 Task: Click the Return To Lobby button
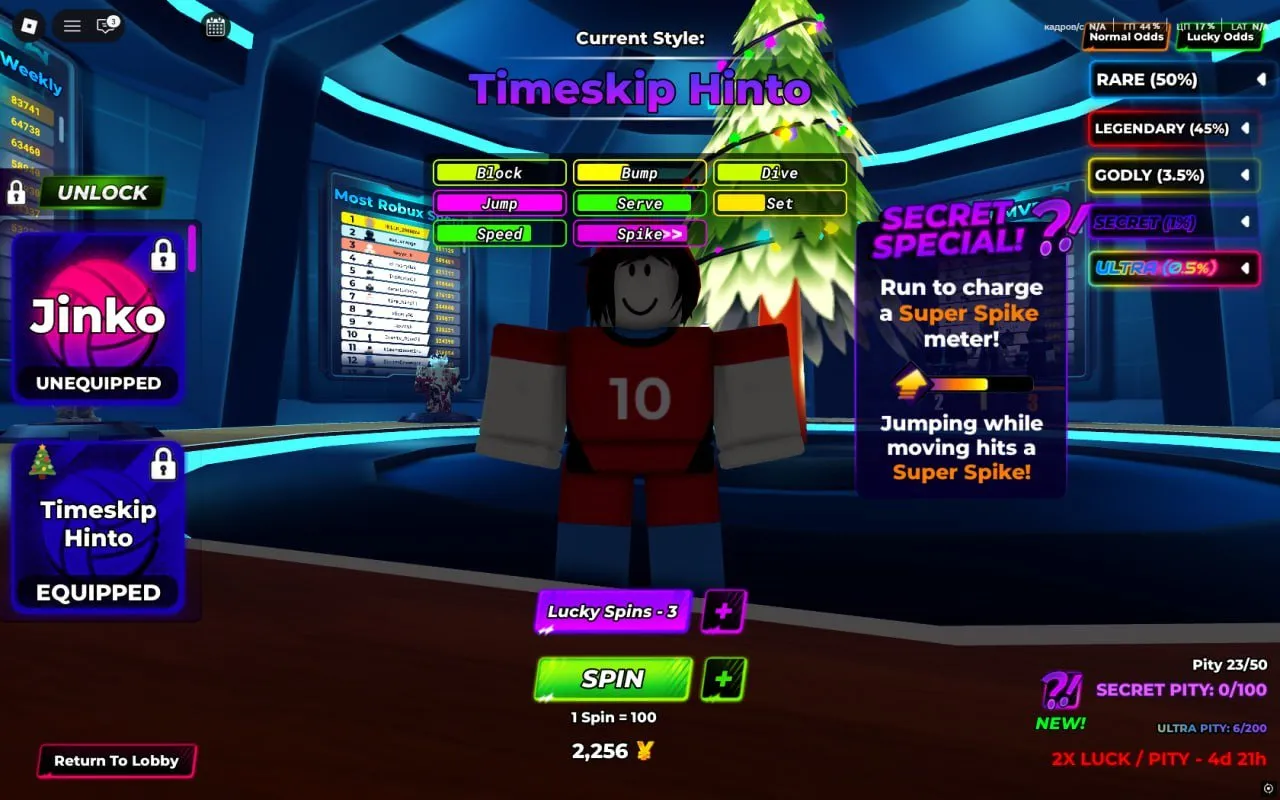tap(116, 761)
